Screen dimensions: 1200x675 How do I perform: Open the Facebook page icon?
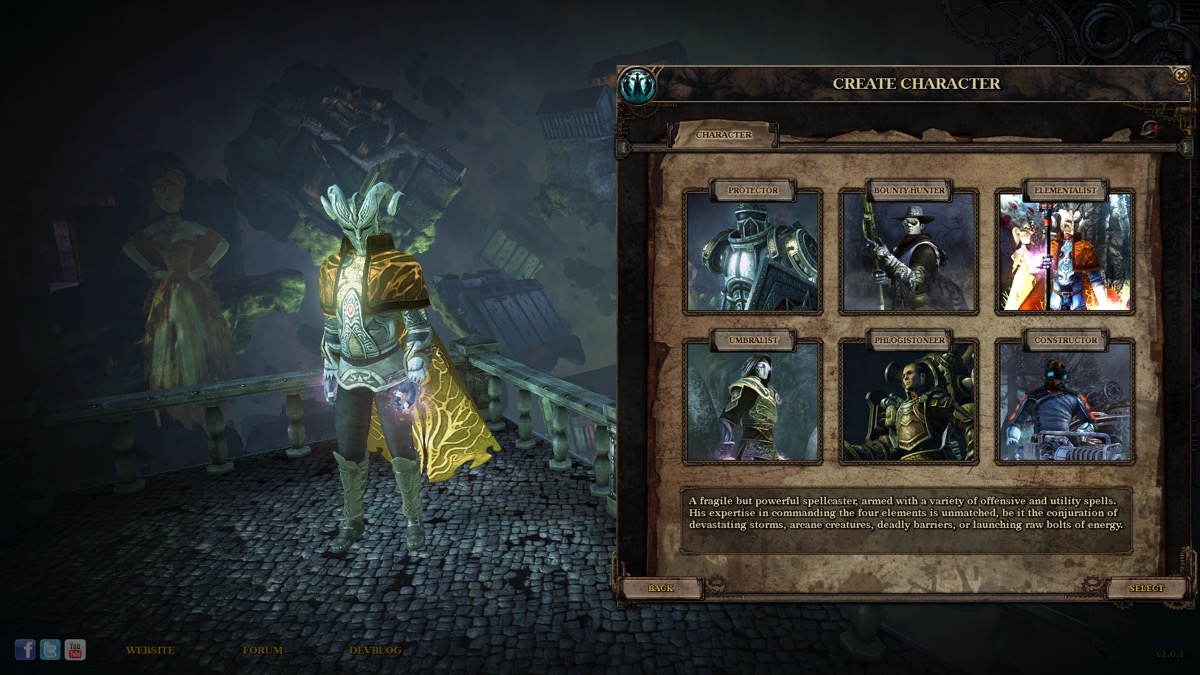[25, 650]
